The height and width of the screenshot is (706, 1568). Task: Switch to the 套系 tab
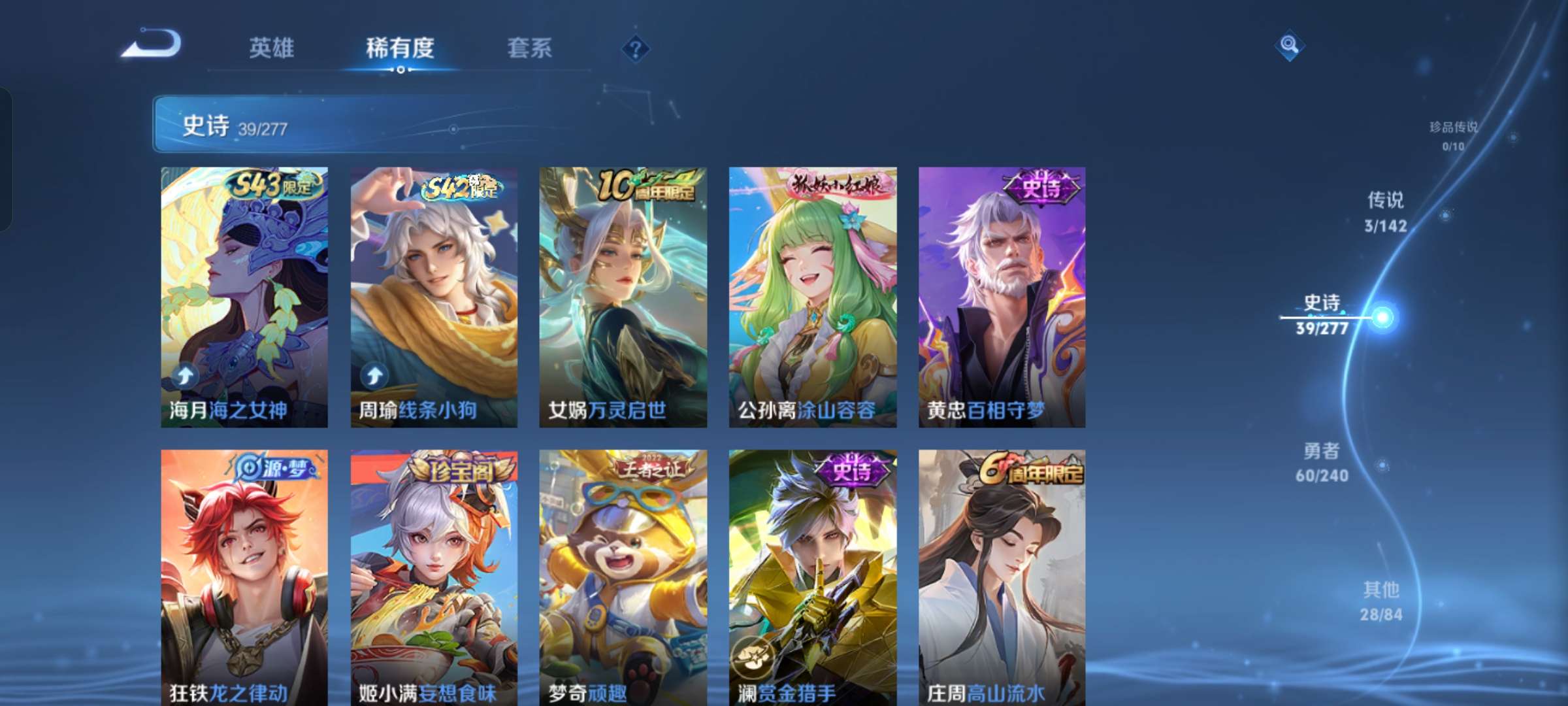pyautogui.click(x=530, y=48)
